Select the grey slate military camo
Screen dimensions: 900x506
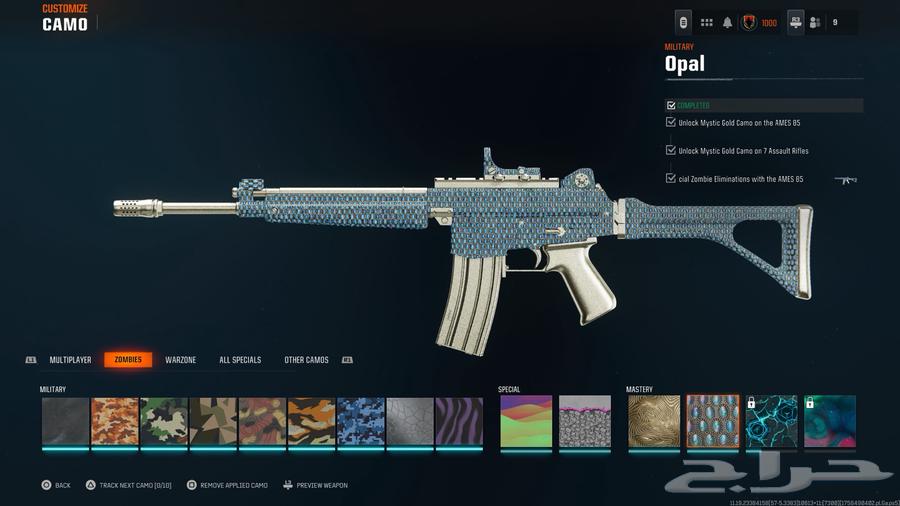coord(66,421)
